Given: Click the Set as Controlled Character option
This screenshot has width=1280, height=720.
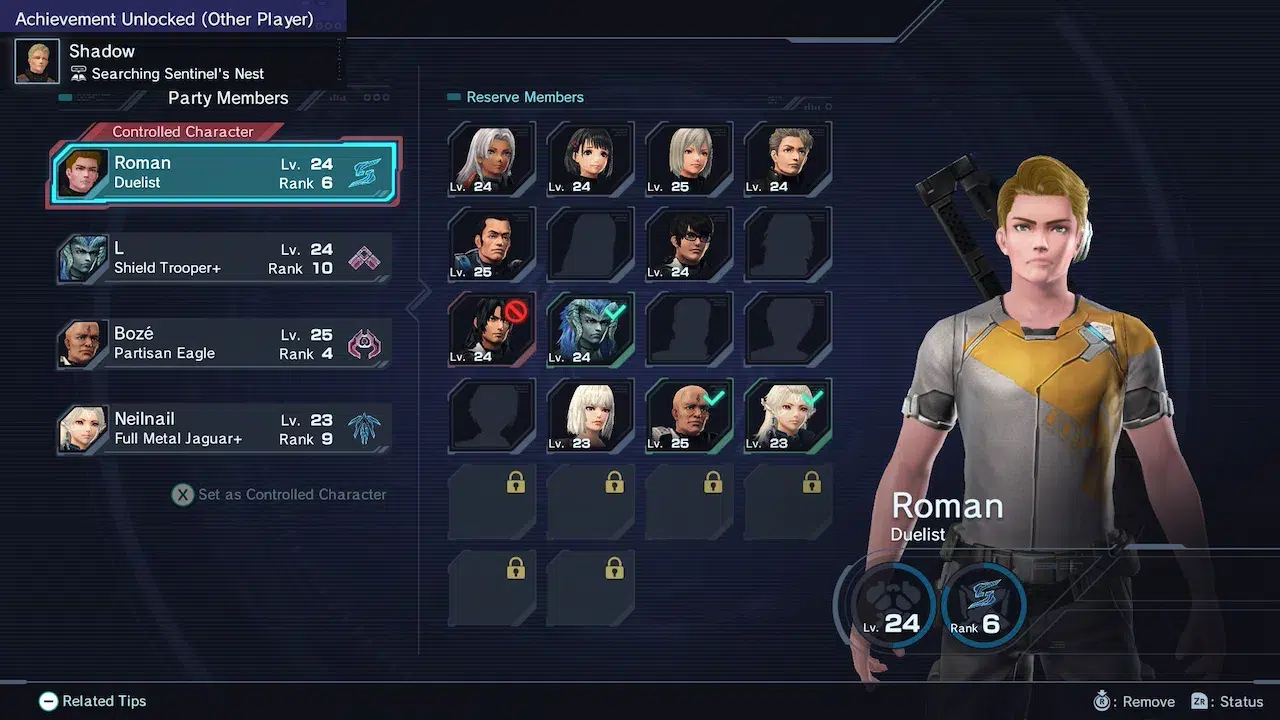Looking at the screenshot, I should (280, 494).
